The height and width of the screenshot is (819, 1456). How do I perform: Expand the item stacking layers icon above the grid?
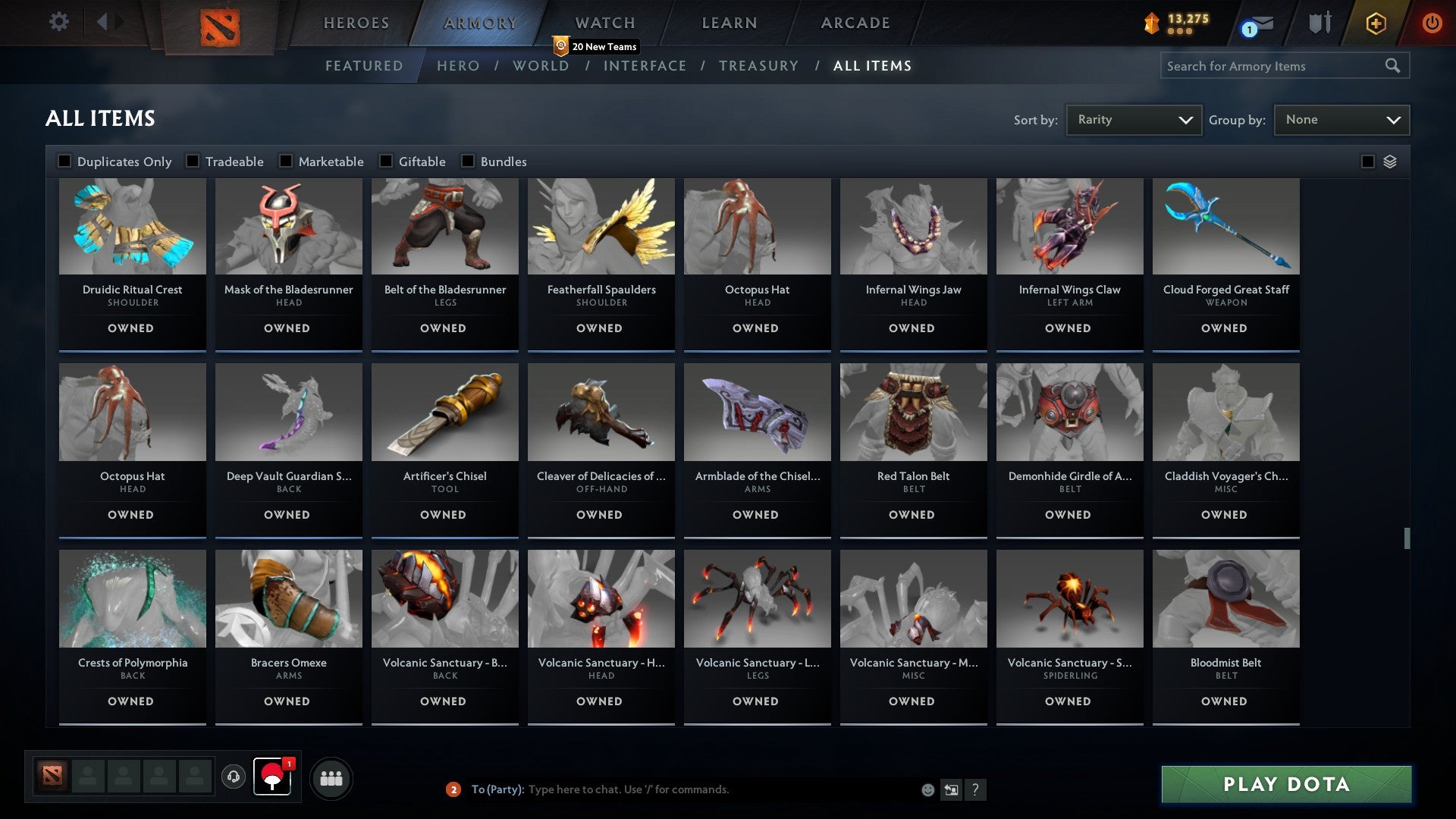point(1389,162)
